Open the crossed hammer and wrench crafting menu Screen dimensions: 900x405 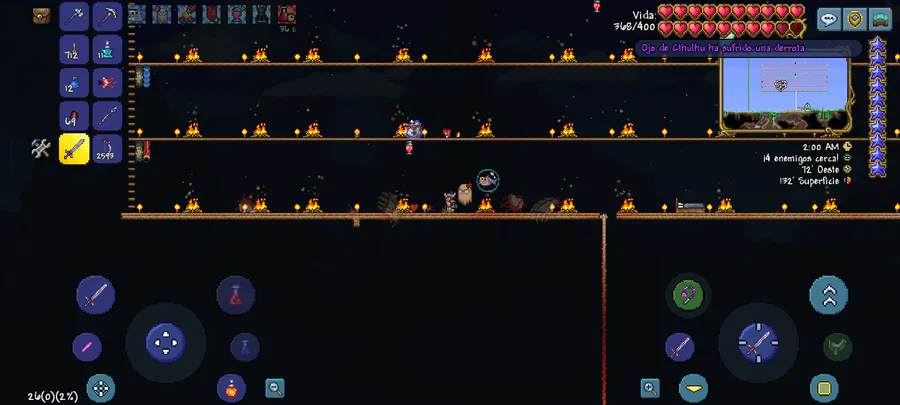(x=41, y=148)
